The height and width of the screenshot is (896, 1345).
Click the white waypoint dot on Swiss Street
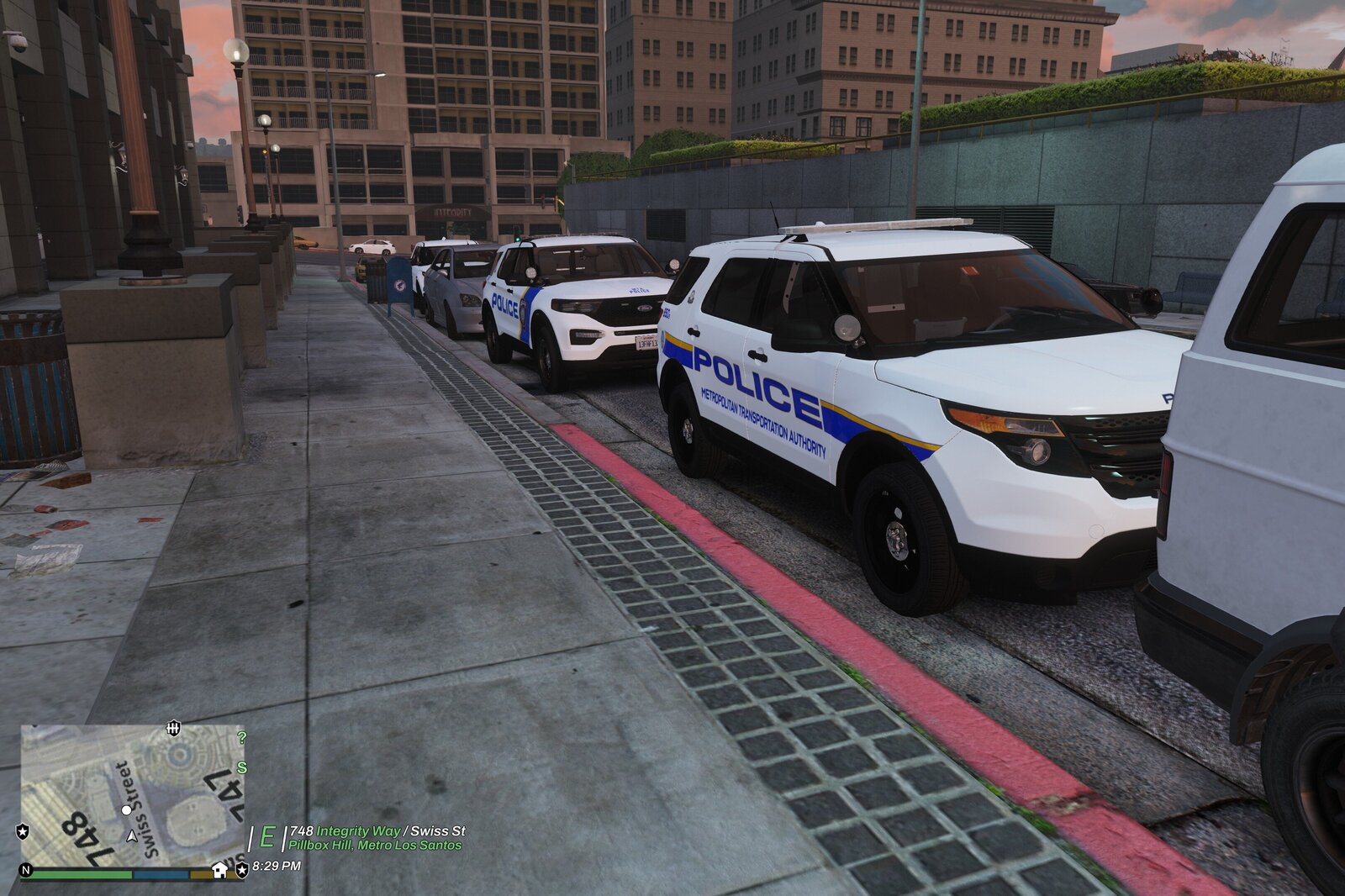[126, 810]
